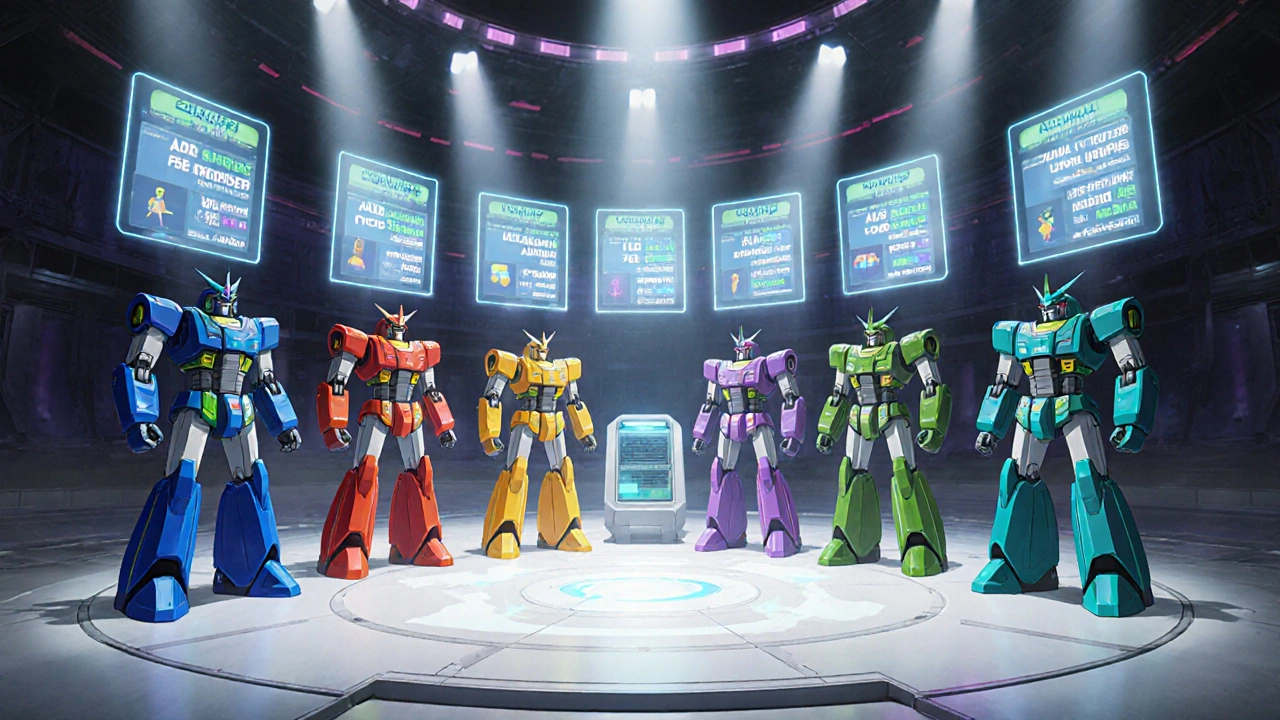The width and height of the screenshot is (1280, 720).
Task: Open the info panel above the purple robot
Action: [x=758, y=250]
